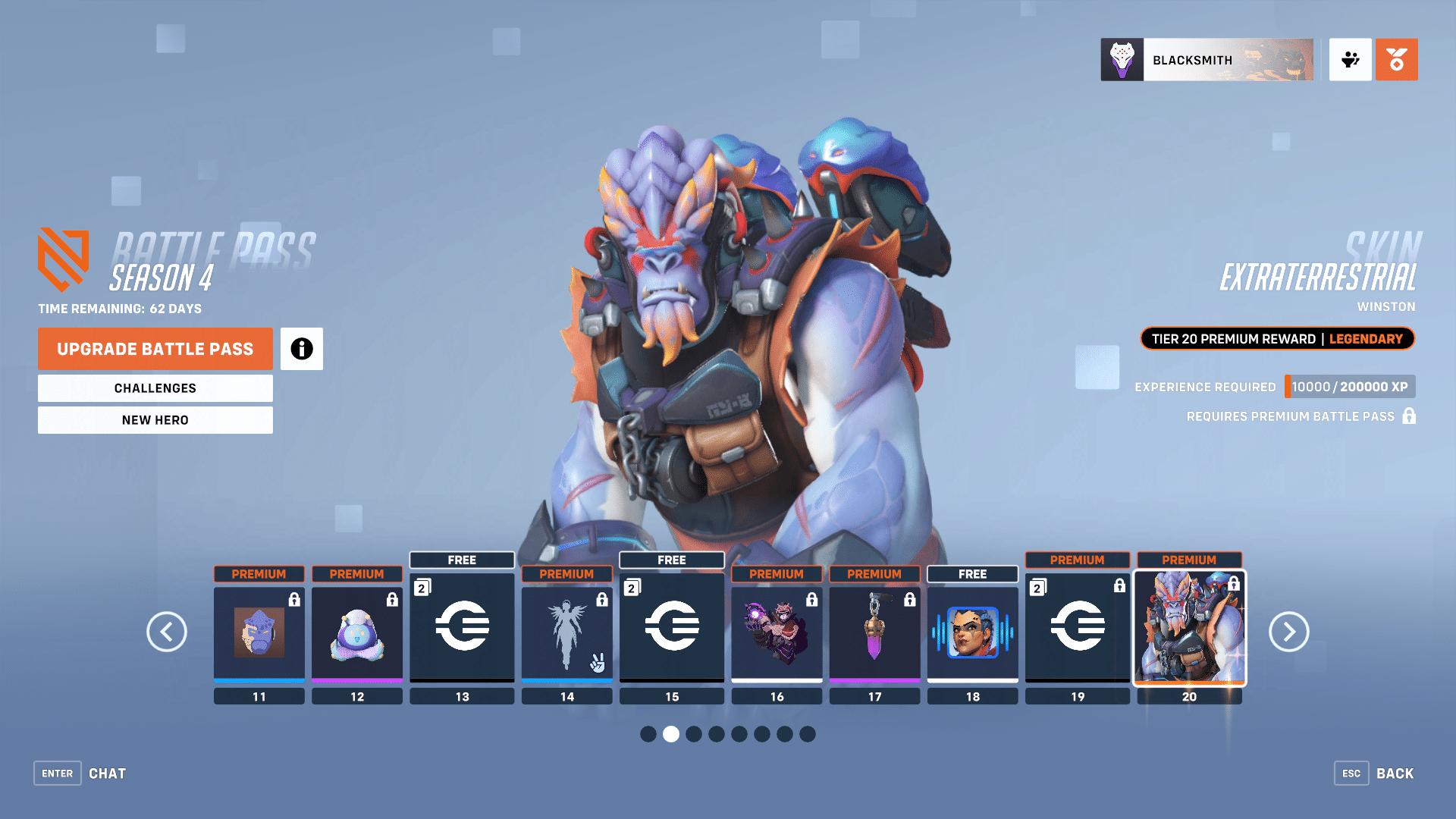Open the New Hero page
The width and height of the screenshot is (1456, 819).
coord(155,419)
